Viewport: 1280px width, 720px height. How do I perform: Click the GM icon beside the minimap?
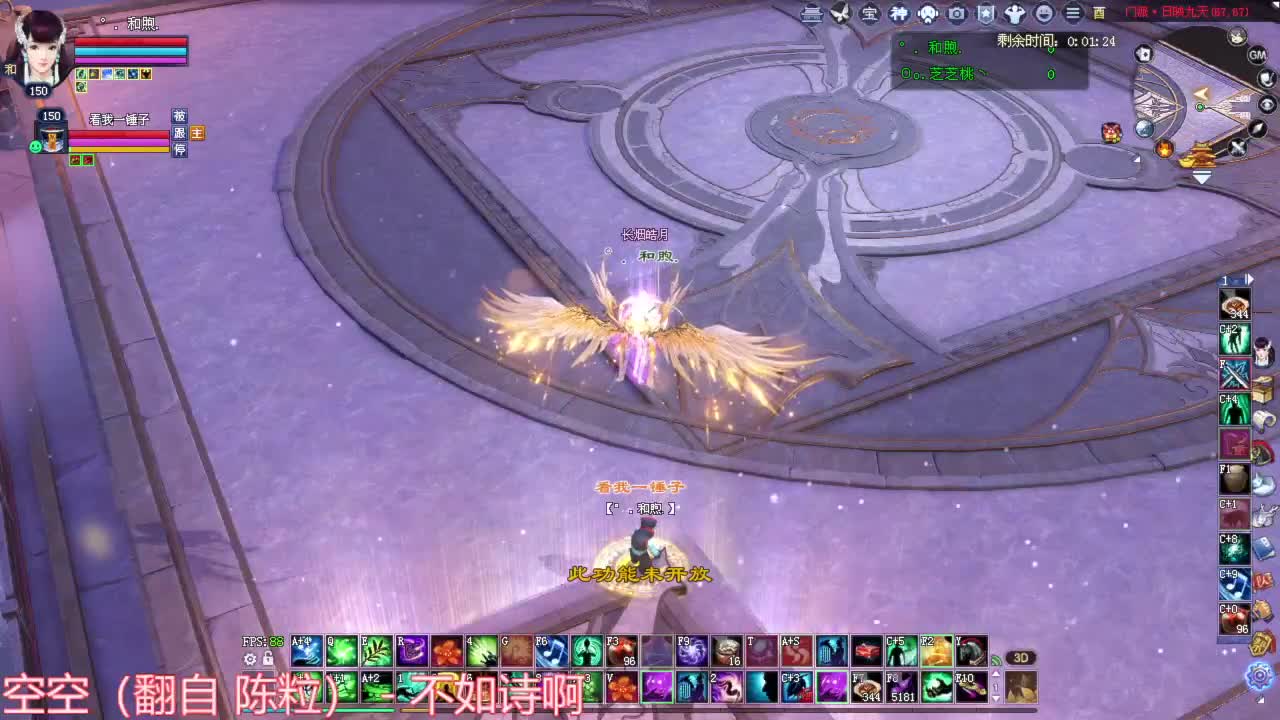point(1257,55)
